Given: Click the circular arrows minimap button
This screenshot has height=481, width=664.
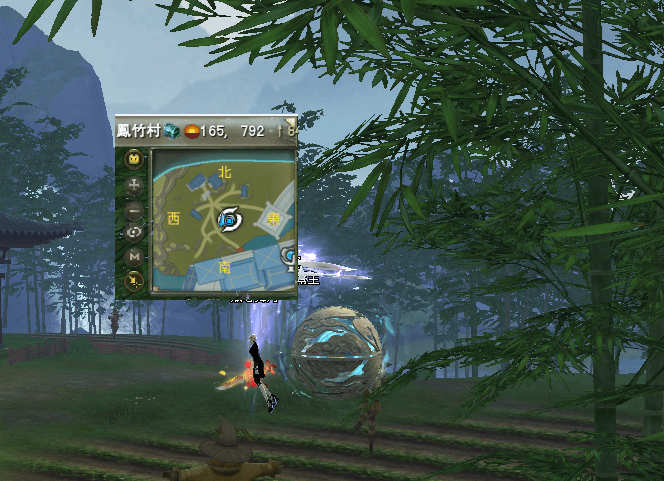Looking at the screenshot, I should click(x=134, y=233).
